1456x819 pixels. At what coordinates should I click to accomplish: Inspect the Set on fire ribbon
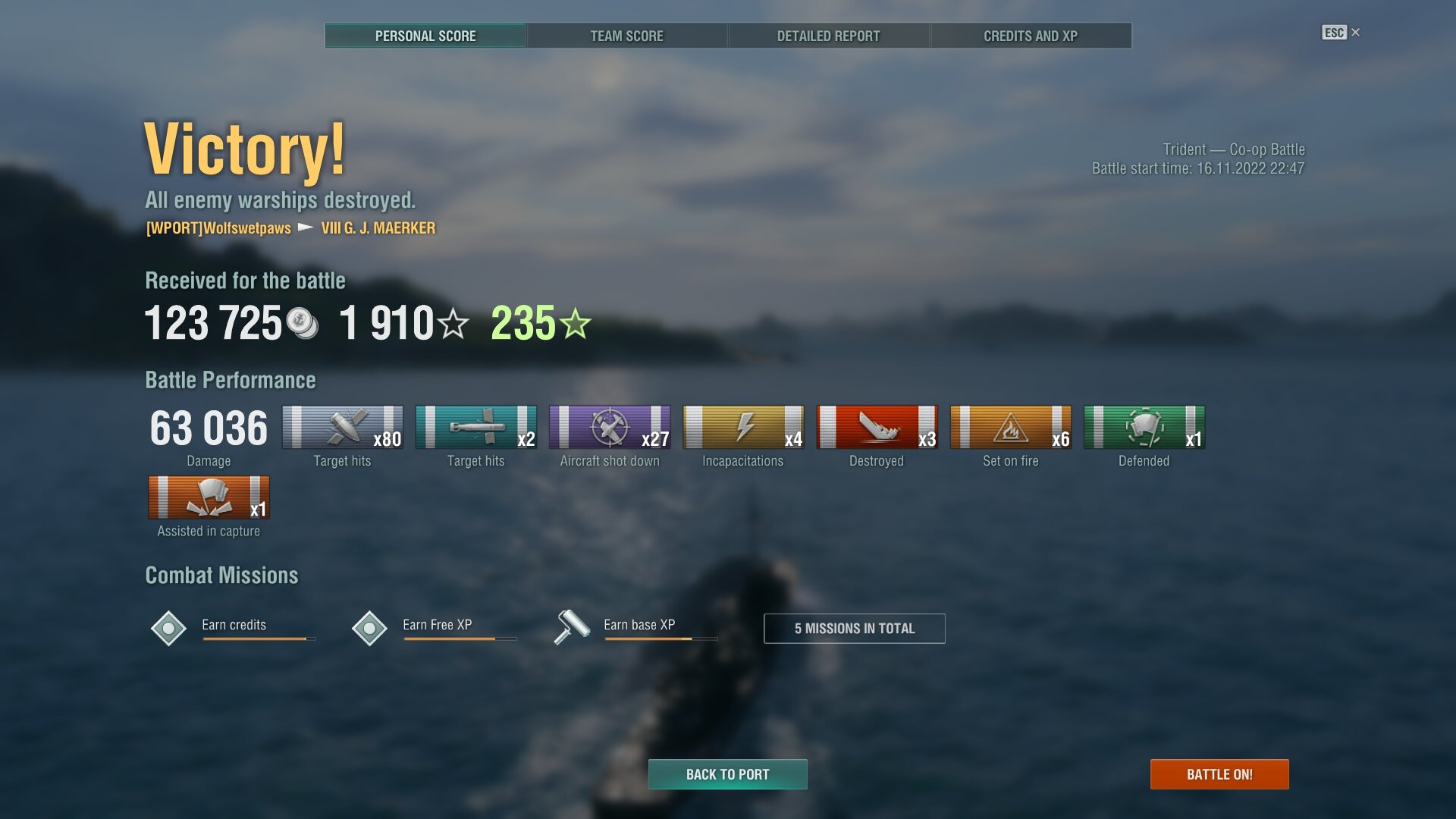coord(1010,428)
